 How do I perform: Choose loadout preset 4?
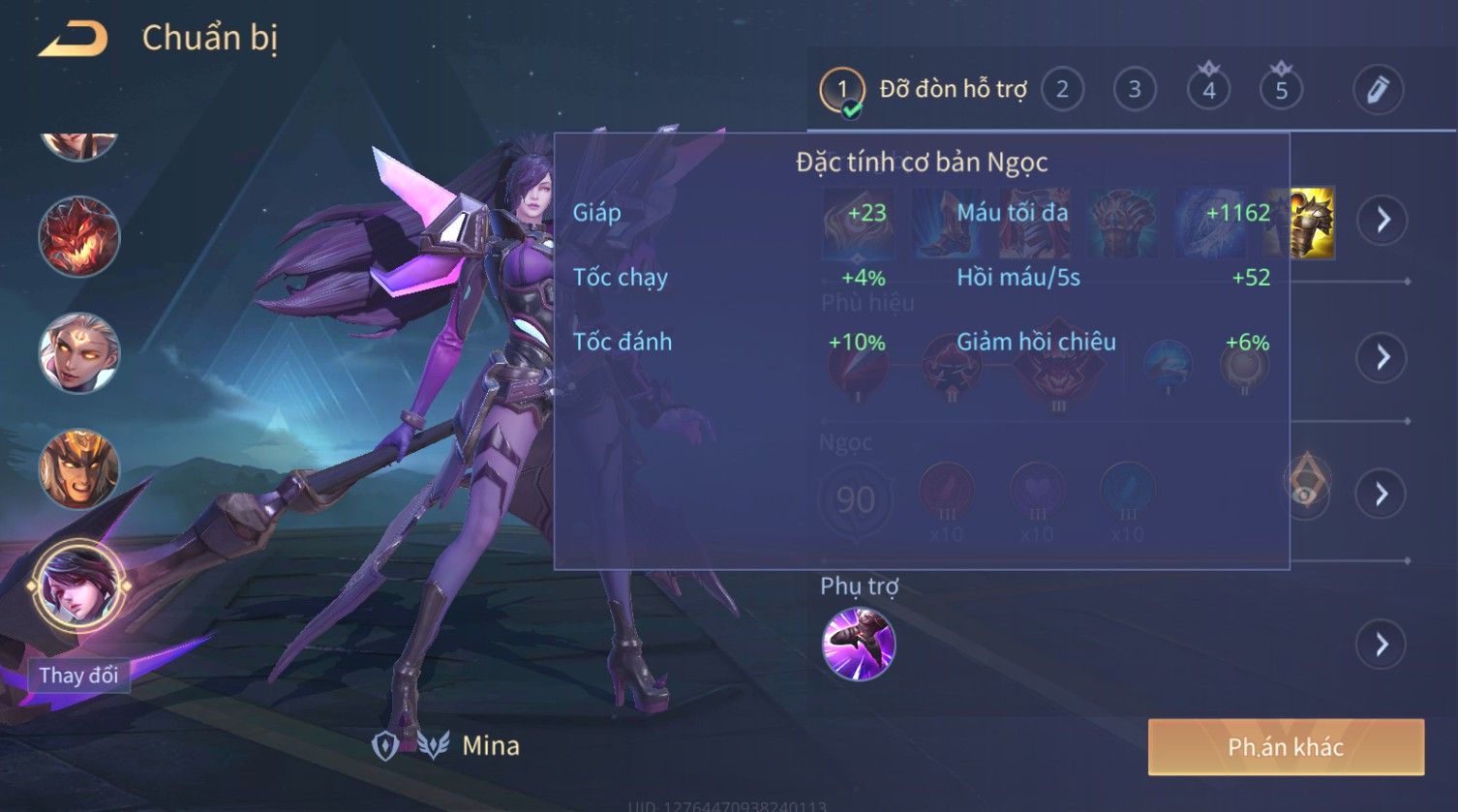click(1208, 90)
